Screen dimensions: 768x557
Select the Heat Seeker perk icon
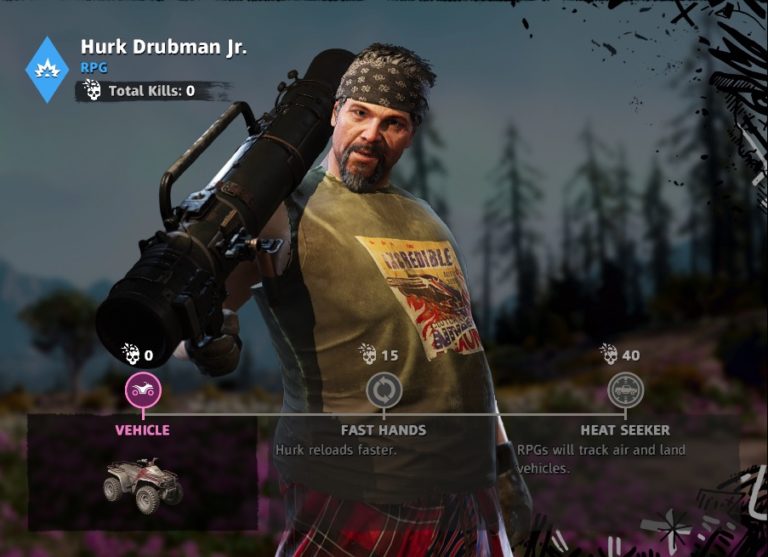click(x=625, y=390)
